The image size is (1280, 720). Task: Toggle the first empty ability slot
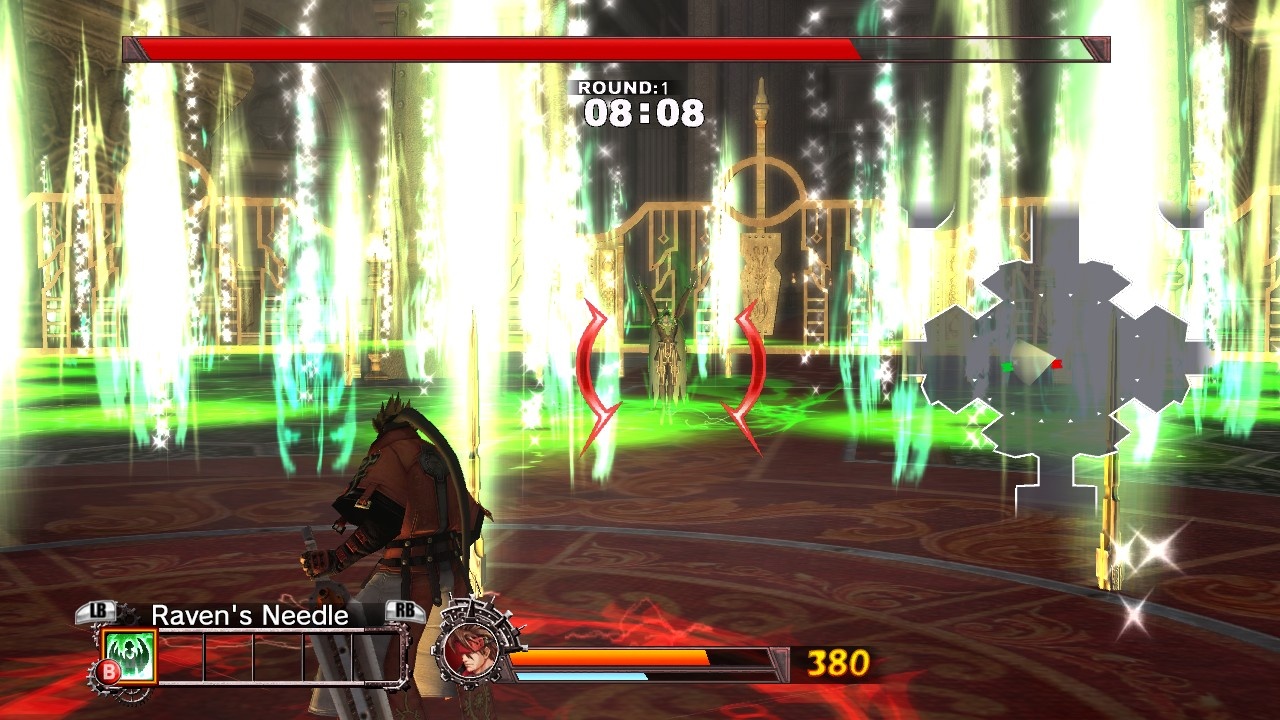[181, 655]
